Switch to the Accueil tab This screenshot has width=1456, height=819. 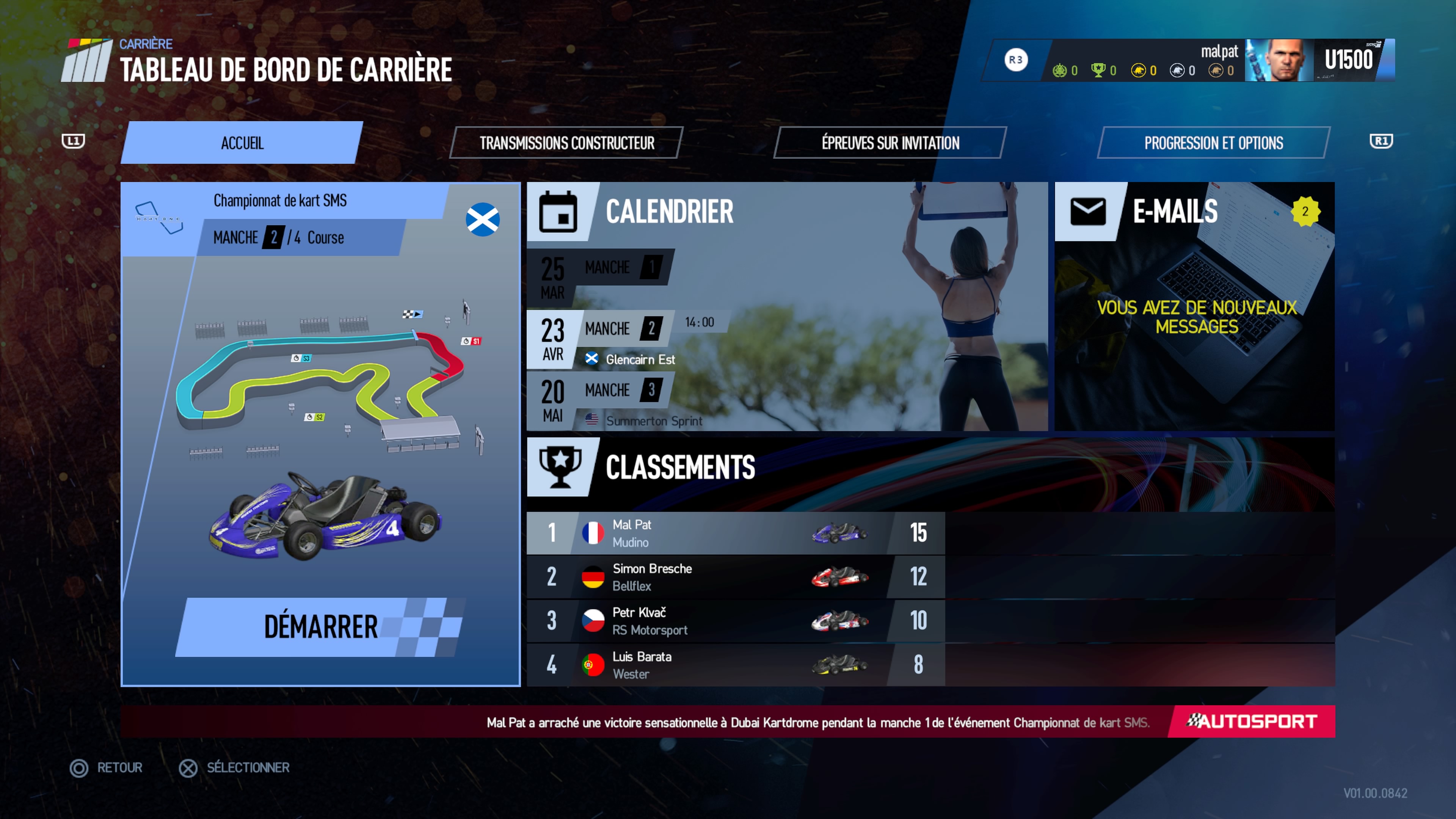click(x=242, y=143)
